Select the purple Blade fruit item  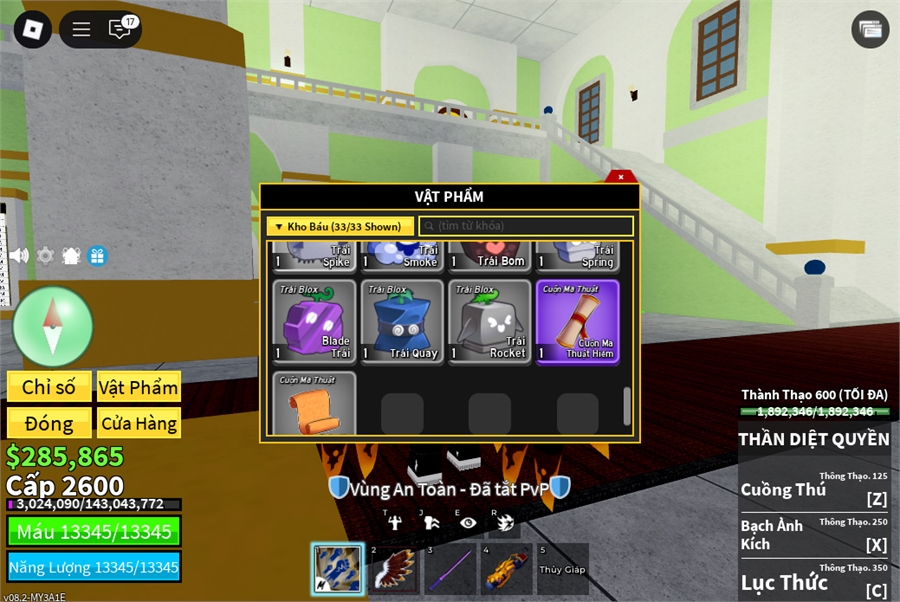(315, 321)
